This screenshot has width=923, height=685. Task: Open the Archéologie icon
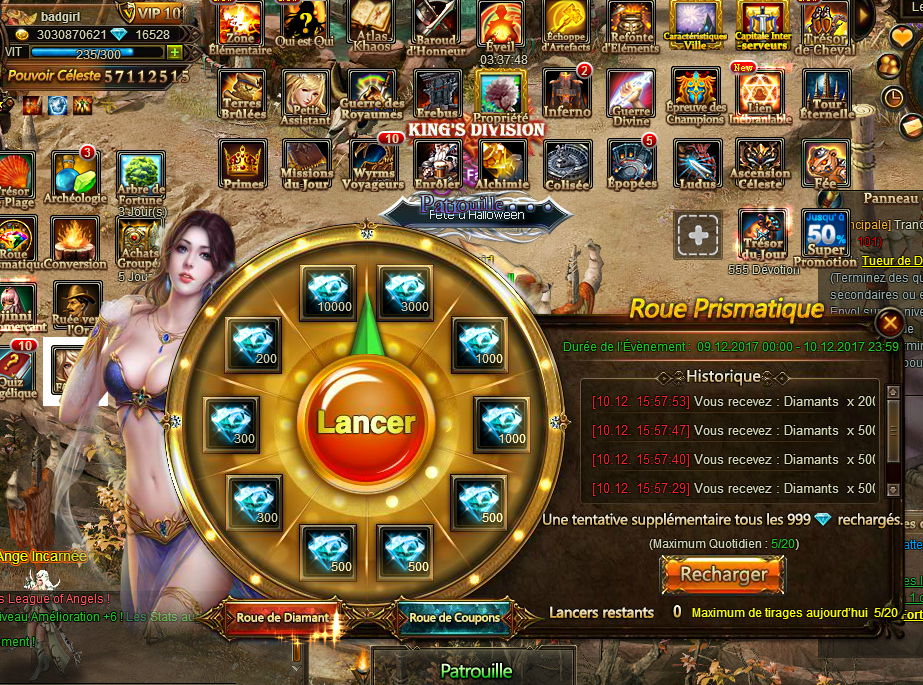pyautogui.click(x=75, y=175)
